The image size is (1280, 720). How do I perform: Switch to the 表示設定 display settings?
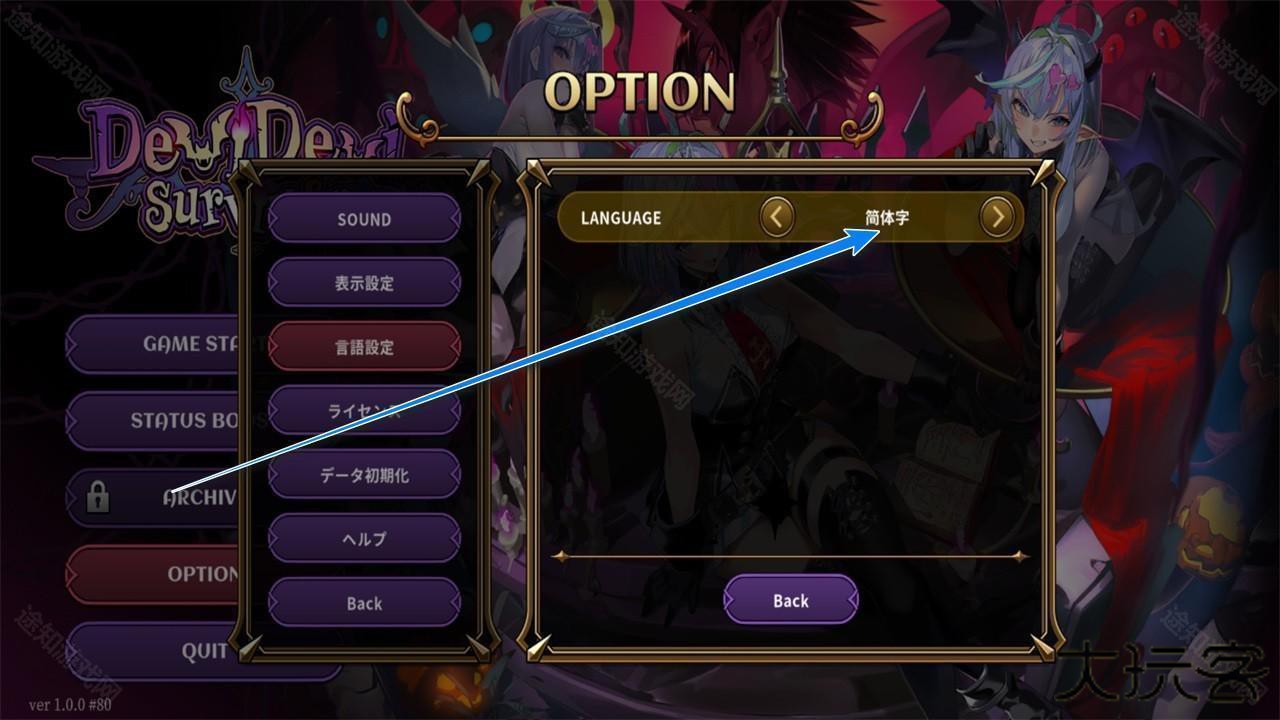[x=364, y=283]
